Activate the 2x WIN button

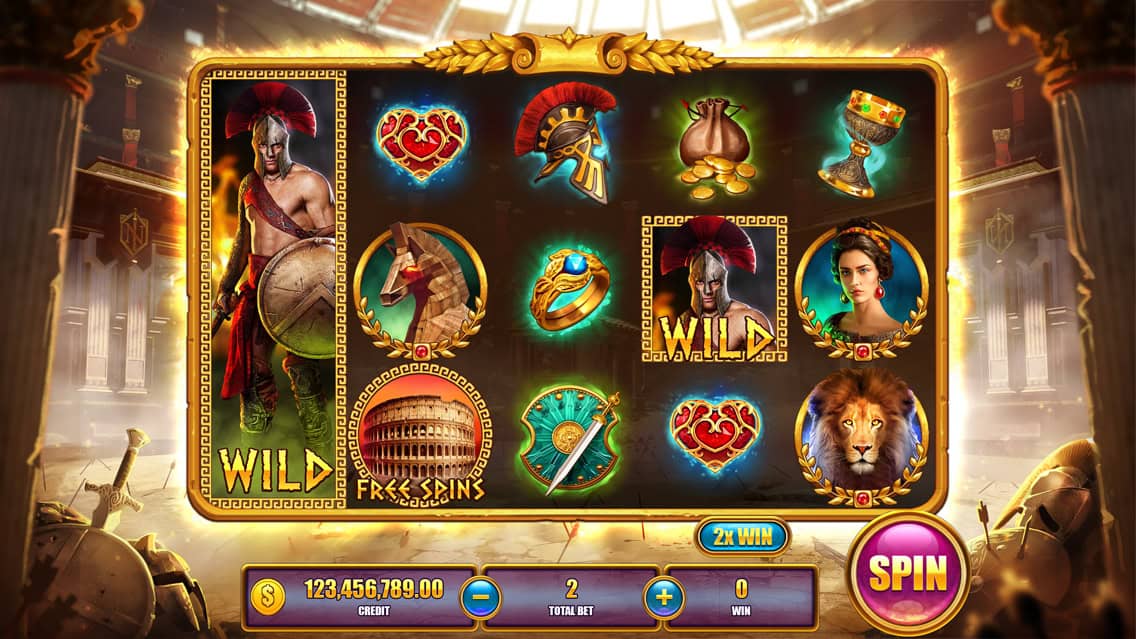tap(742, 537)
